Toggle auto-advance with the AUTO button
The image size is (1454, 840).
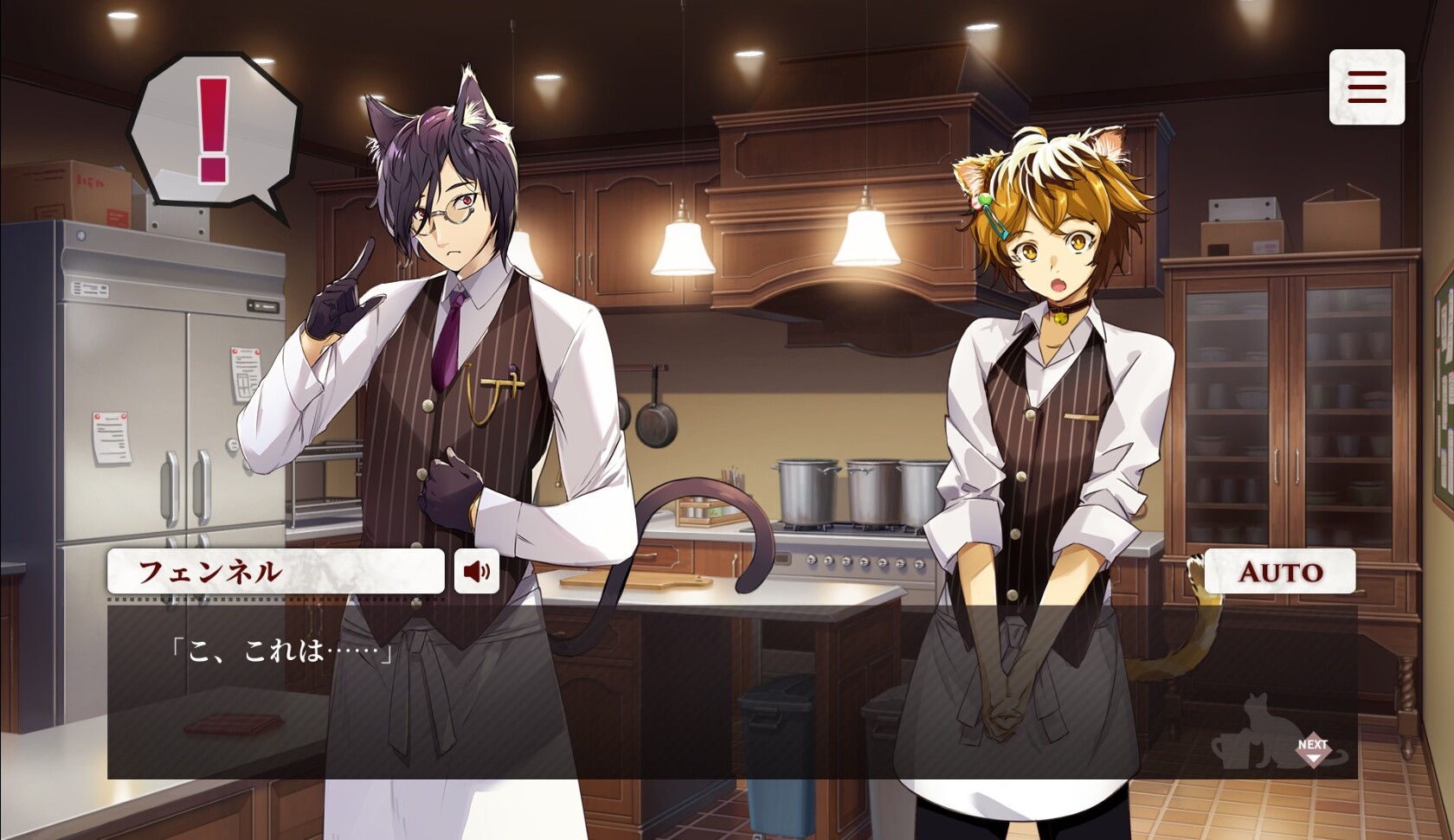click(x=1281, y=571)
